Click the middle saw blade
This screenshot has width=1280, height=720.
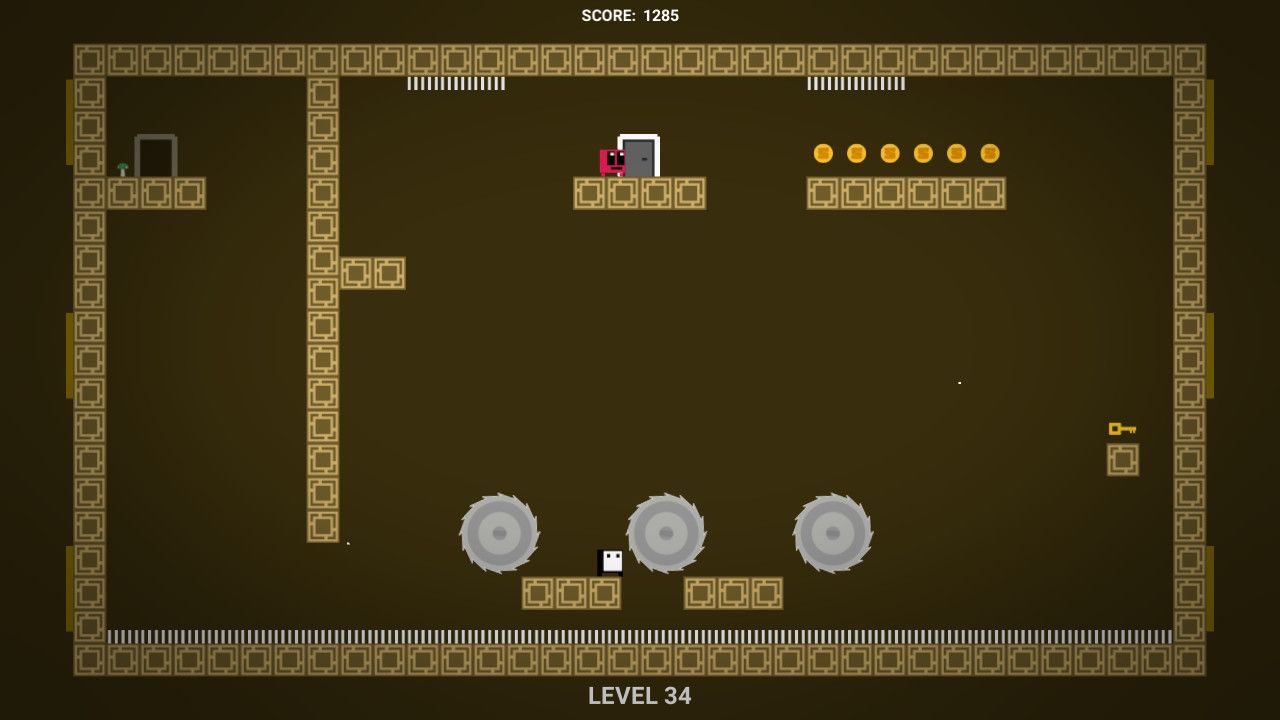(667, 533)
